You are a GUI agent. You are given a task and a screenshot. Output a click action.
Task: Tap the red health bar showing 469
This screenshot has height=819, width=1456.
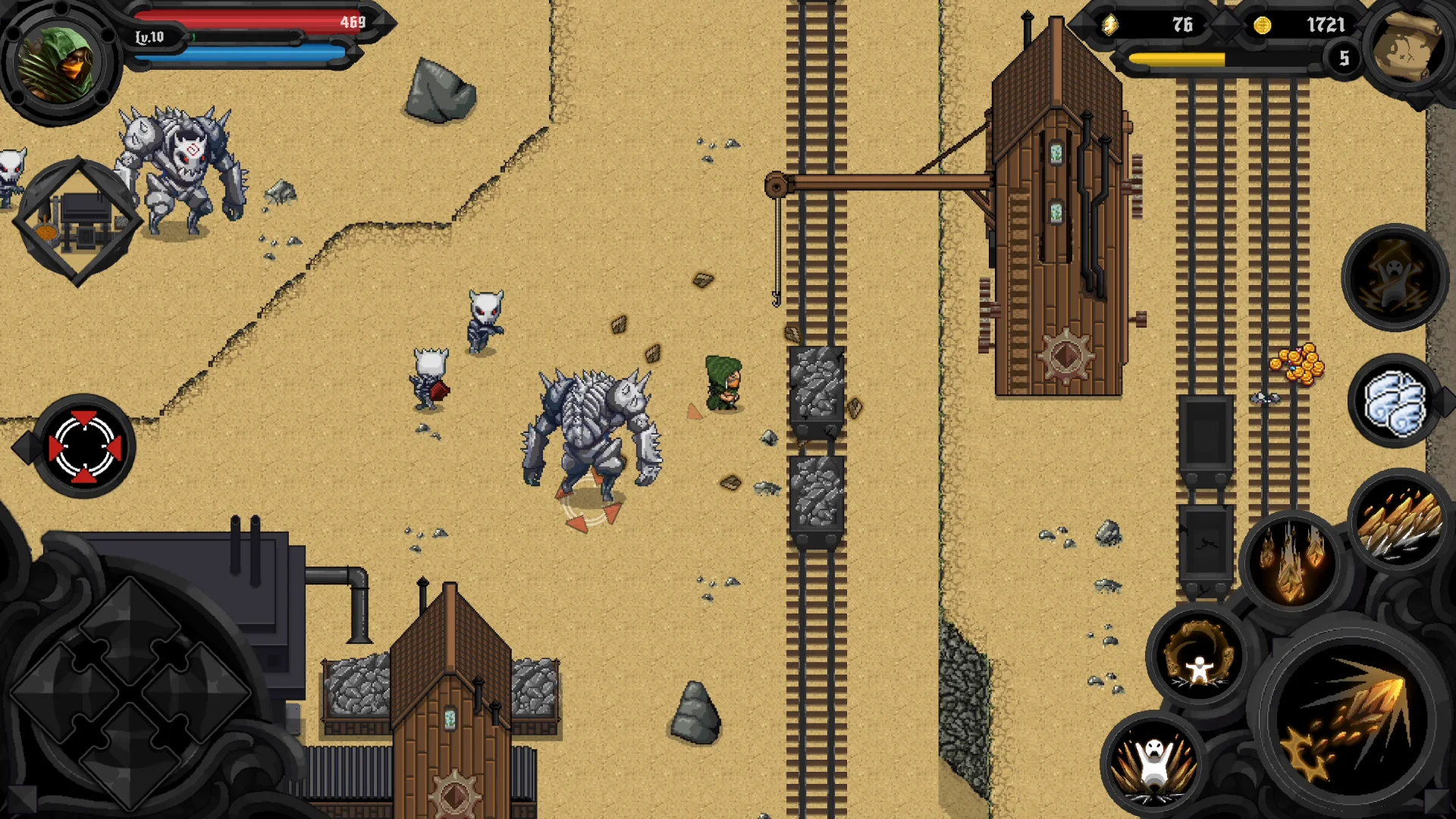(250, 23)
